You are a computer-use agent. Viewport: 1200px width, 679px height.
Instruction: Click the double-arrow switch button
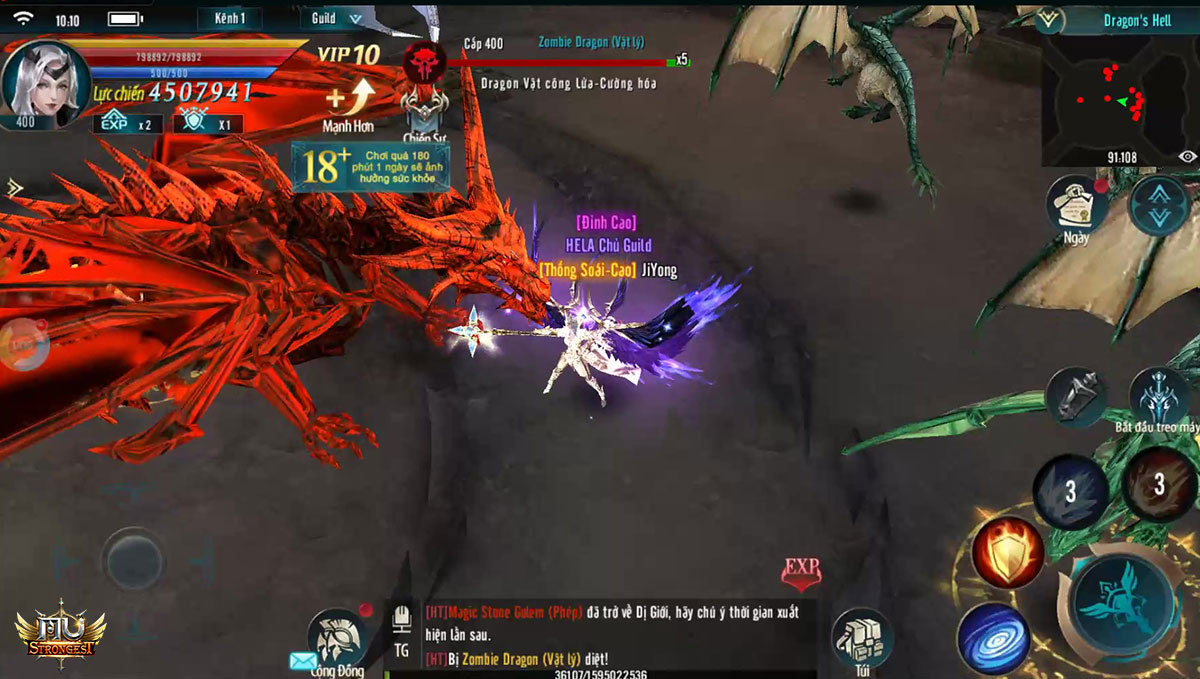pos(1159,205)
